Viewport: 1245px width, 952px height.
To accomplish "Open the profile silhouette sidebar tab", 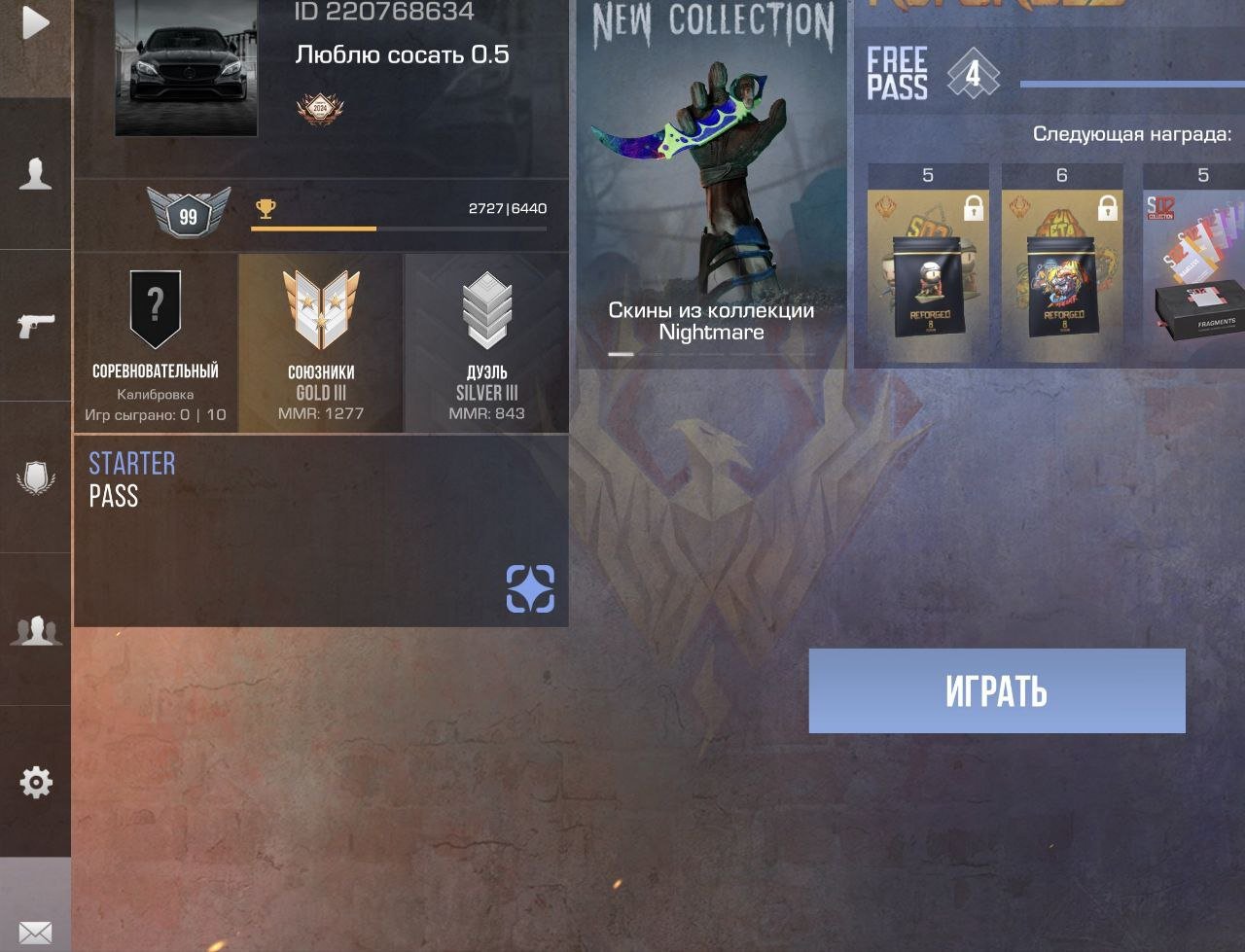I will (x=35, y=174).
